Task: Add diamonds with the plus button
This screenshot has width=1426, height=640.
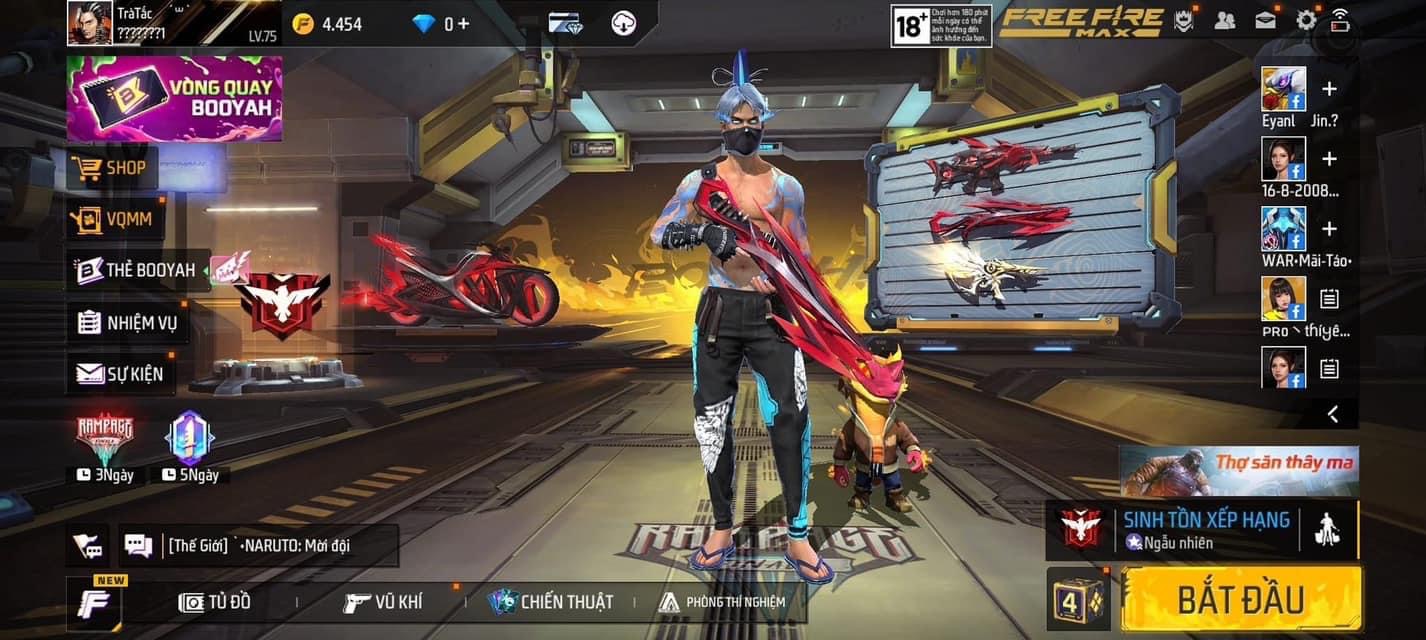Action: click(x=463, y=23)
